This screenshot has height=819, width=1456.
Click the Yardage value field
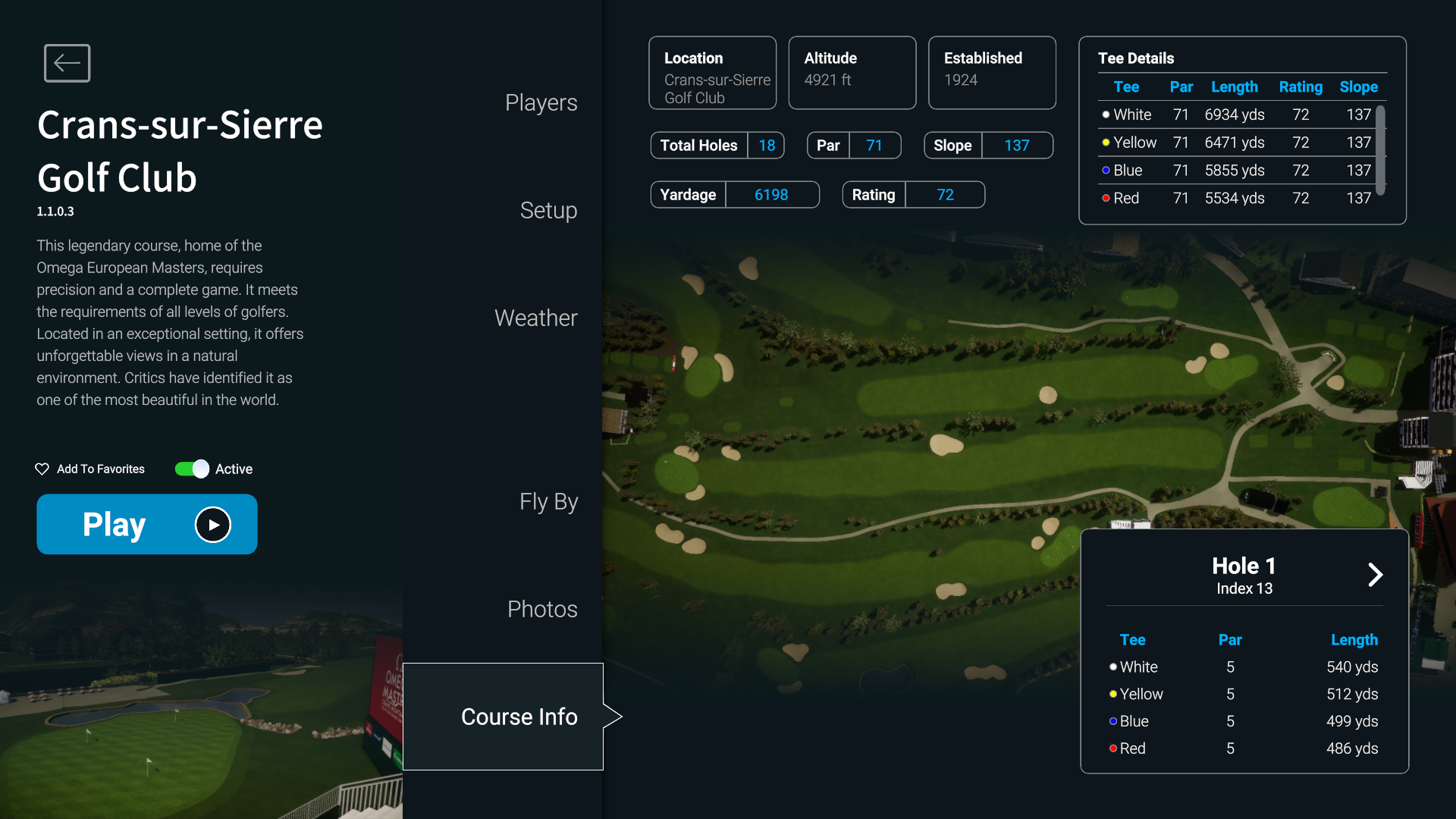[x=771, y=194]
